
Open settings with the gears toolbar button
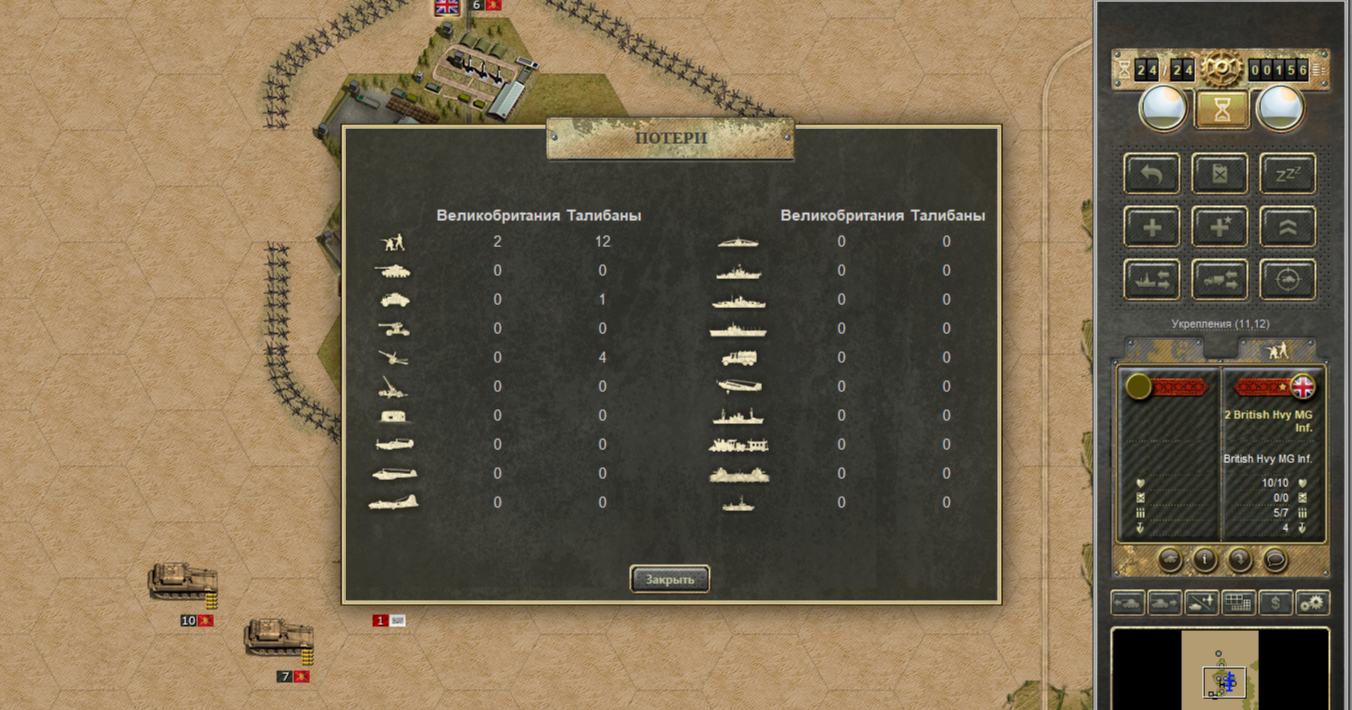point(1312,603)
